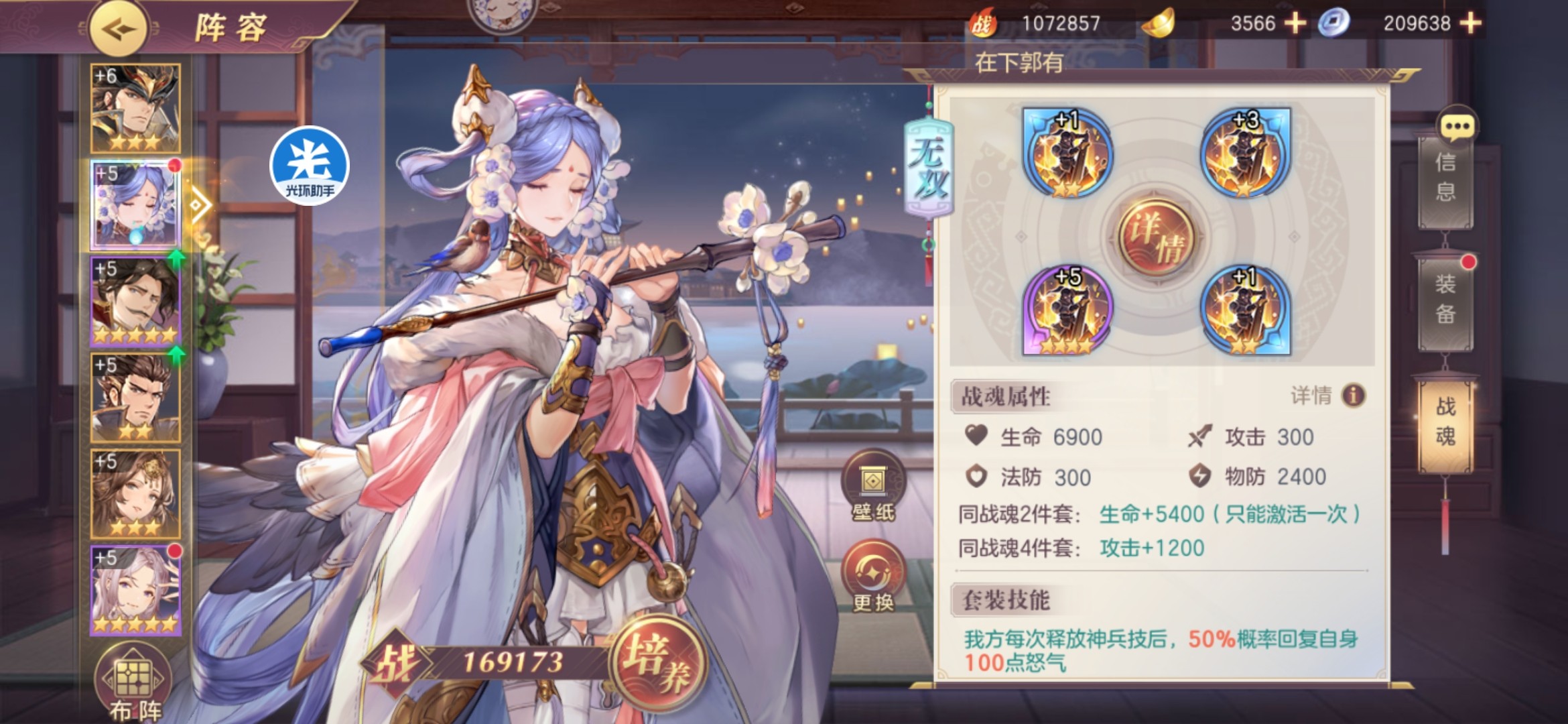Viewport: 1568px width, 724px height.
Task: Select the 战魂 battle soul tab
Action: pyautogui.click(x=1445, y=422)
